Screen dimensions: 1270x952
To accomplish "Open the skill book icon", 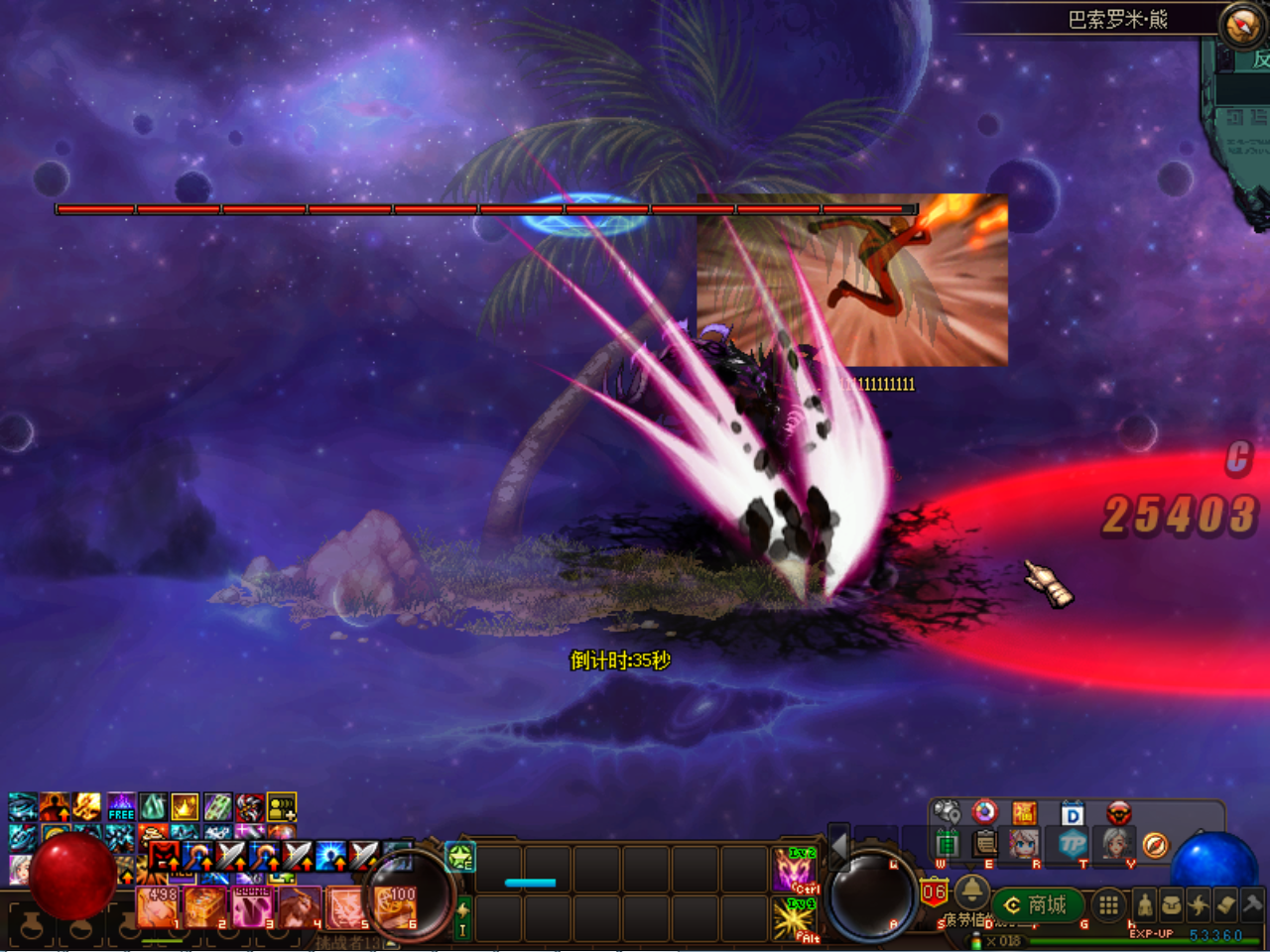I will (1224, 905).
